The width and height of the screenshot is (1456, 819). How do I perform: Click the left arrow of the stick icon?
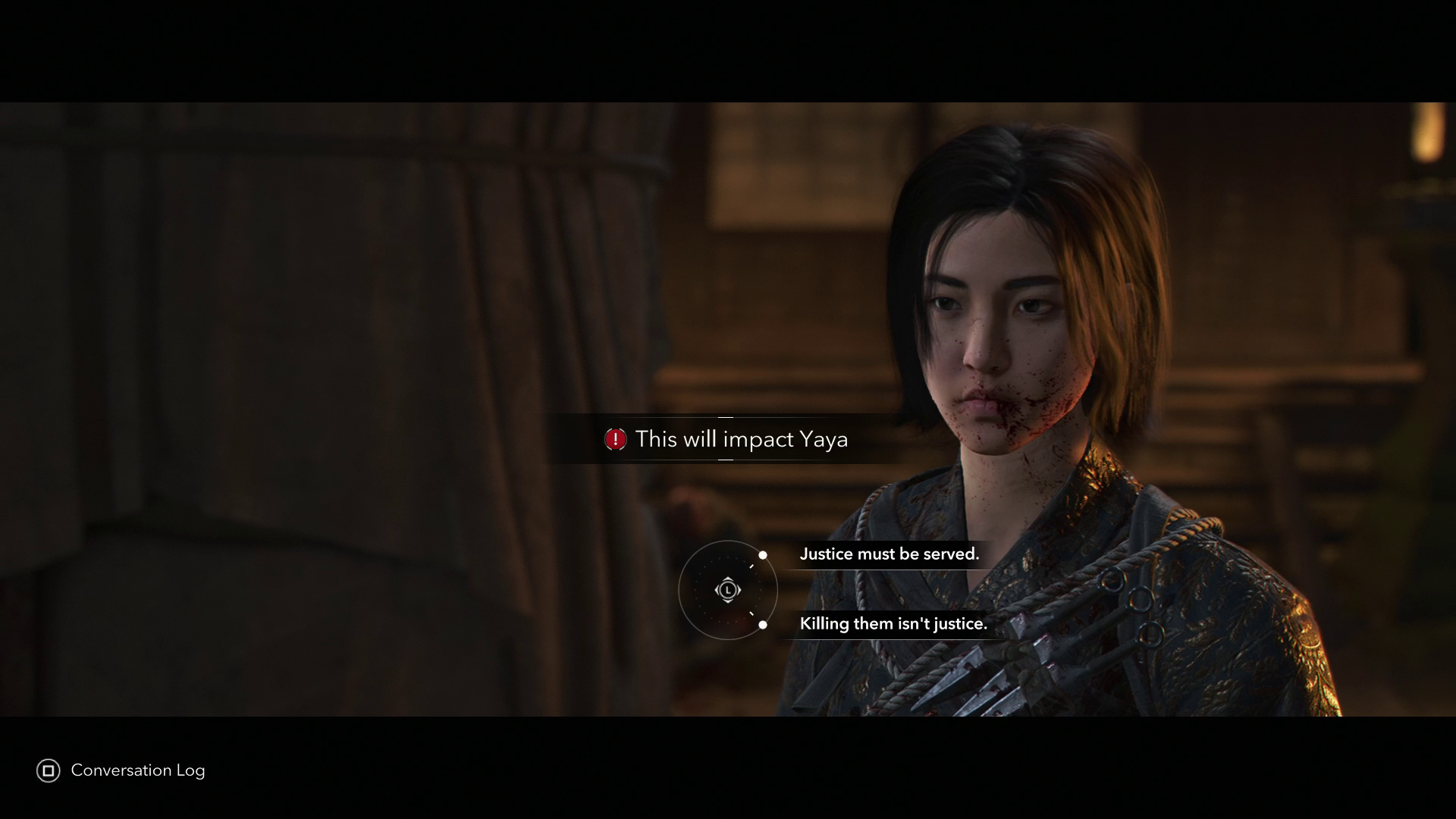point(718,589)
